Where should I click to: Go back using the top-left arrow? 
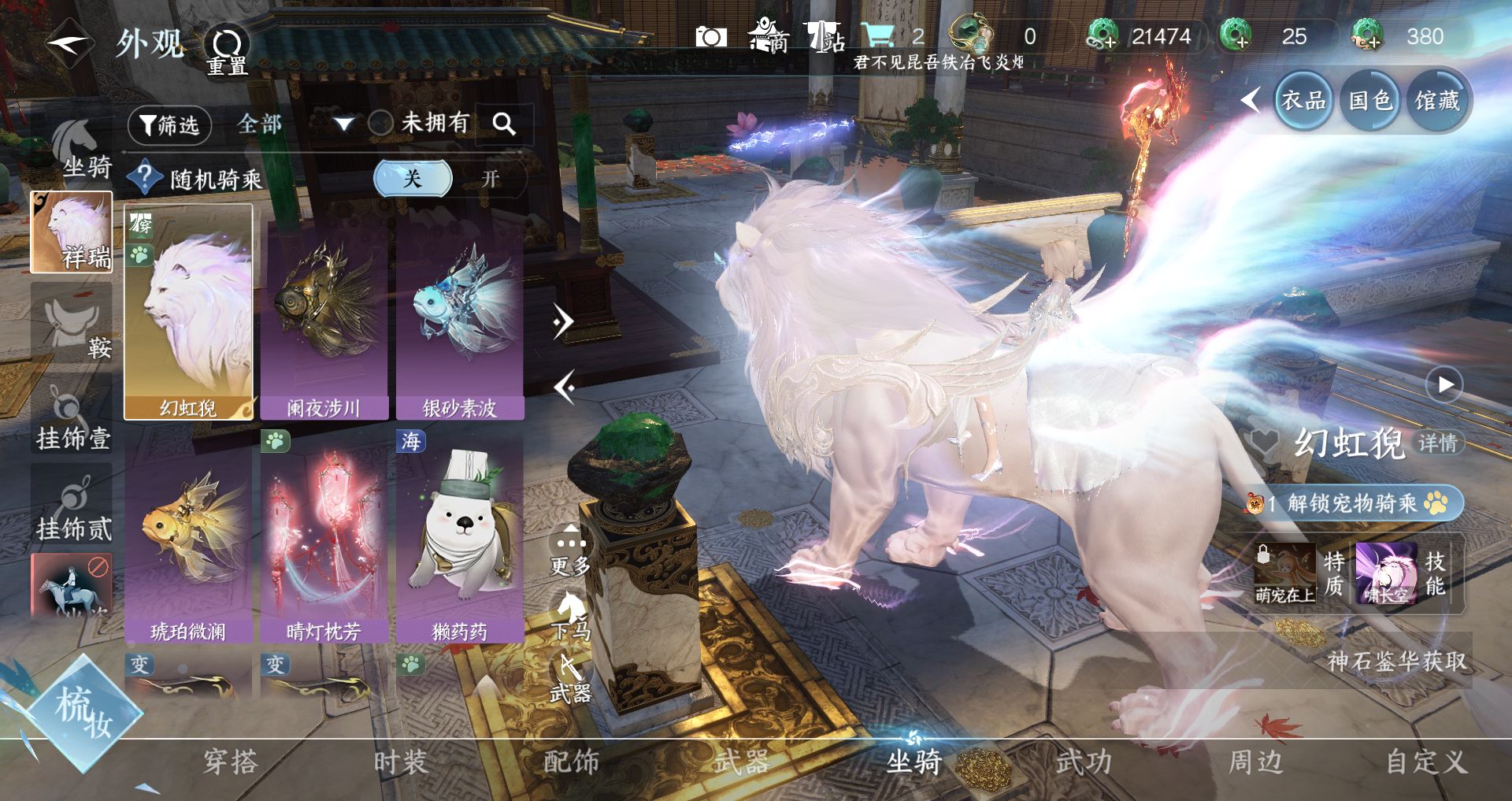coord(69,43)
